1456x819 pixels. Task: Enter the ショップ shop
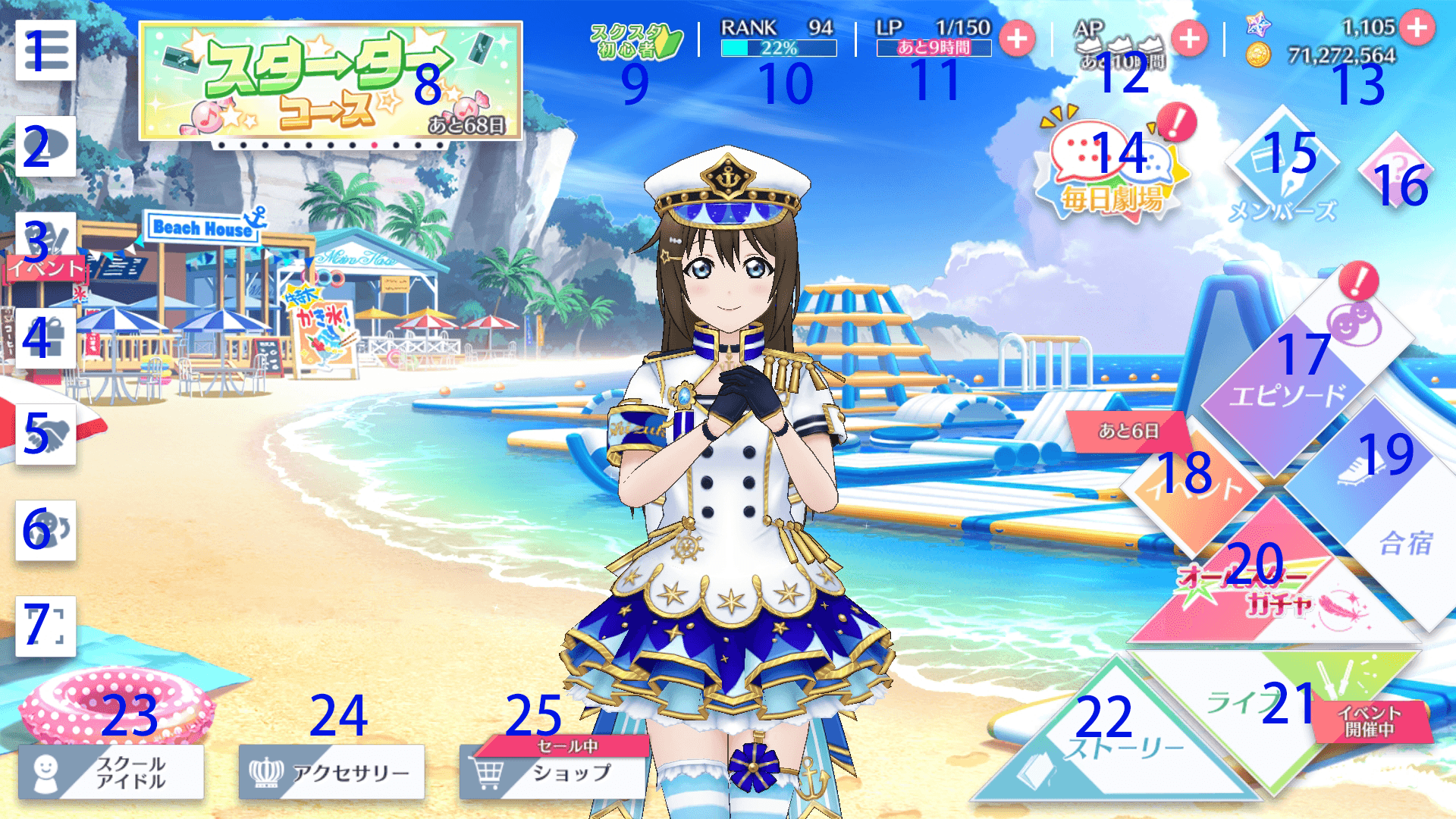[554, 773]
